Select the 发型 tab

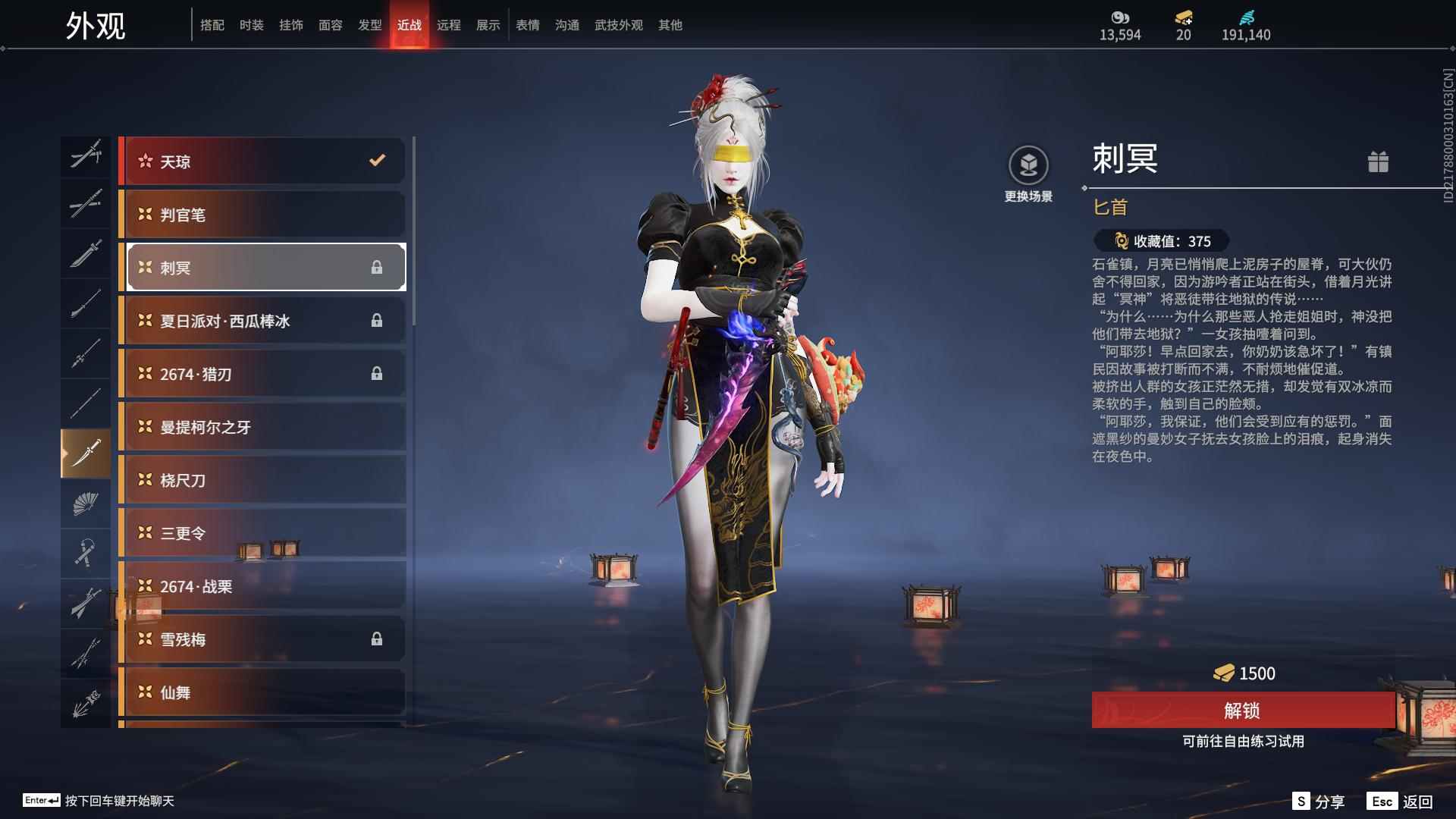(369, 25)
